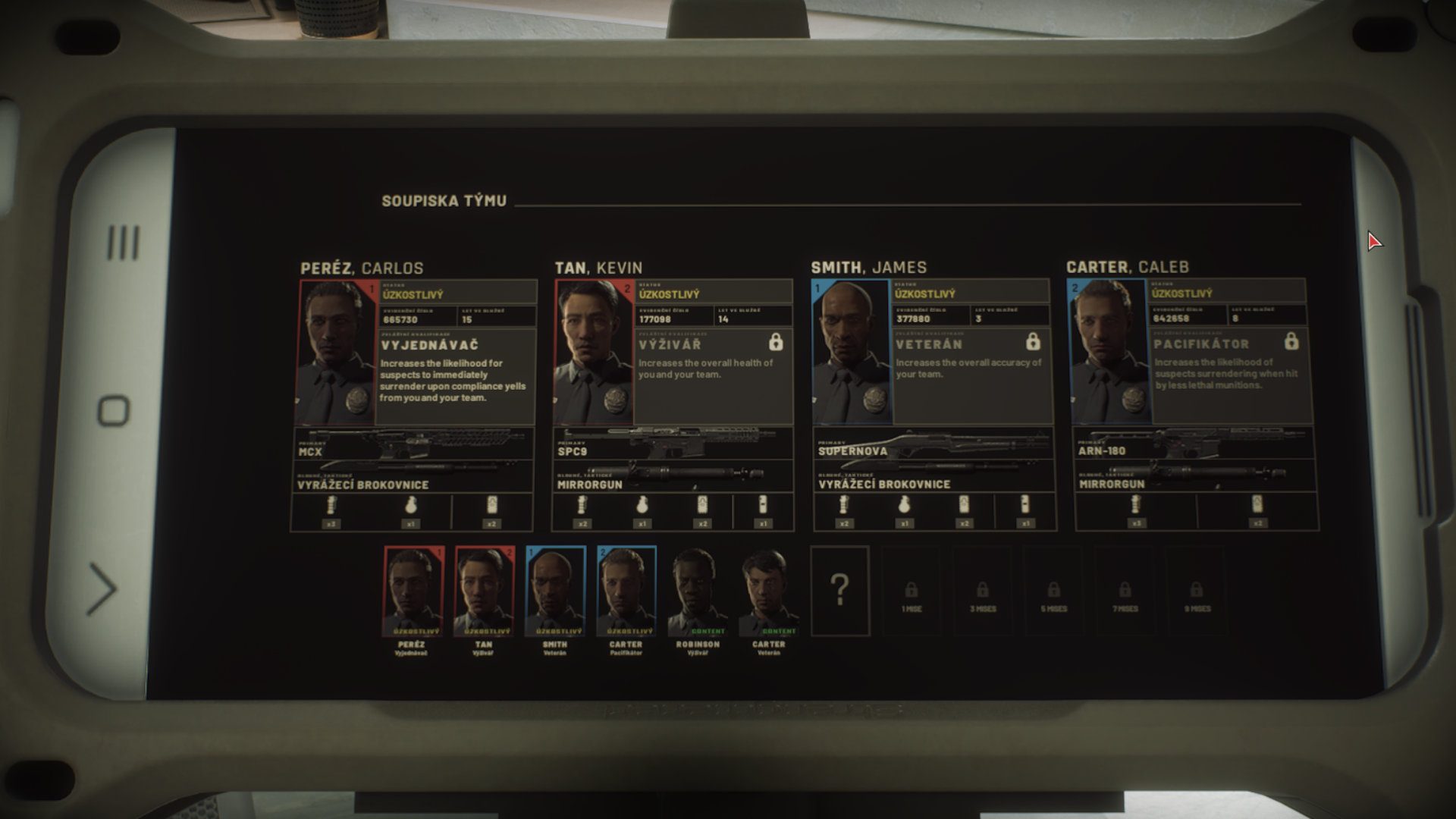Choose the Peréz Vyjednávač roster thumbnail
Screen dimensions: 1456x819
tap(412, 592)
